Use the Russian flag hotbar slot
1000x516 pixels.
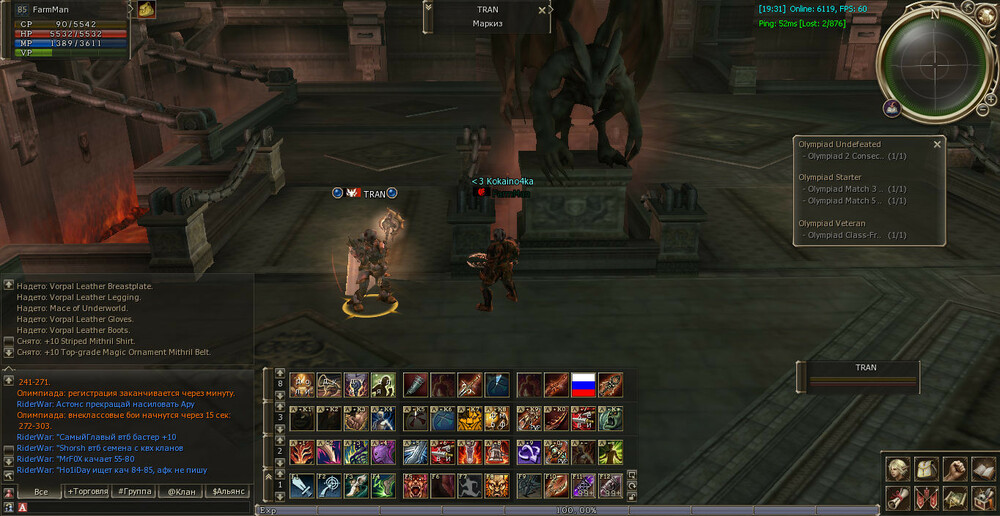click(x=583, y=385)
